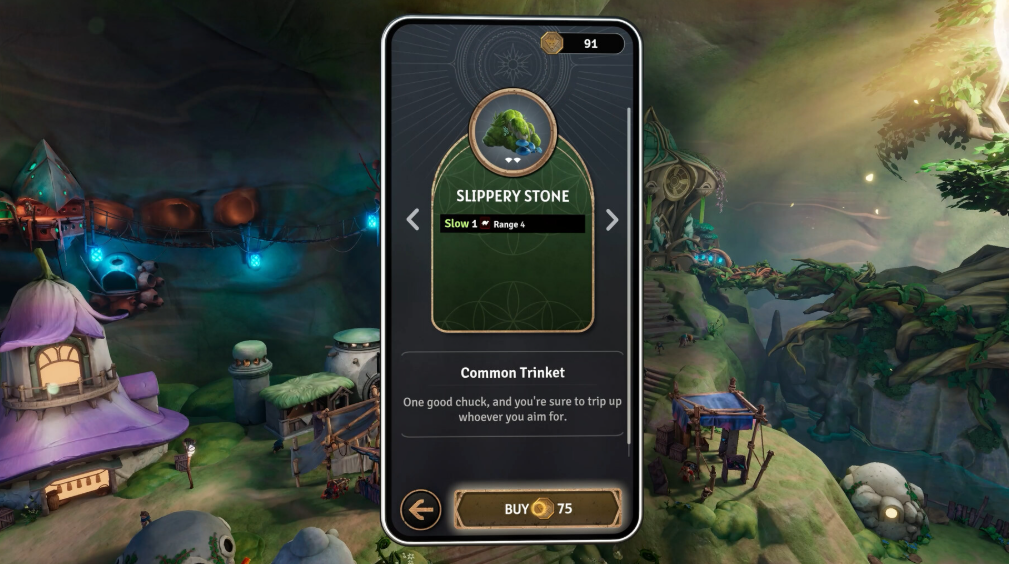Click the scrollbar beside the item panel
The image size is (1009, 564).
pos(628,272)
